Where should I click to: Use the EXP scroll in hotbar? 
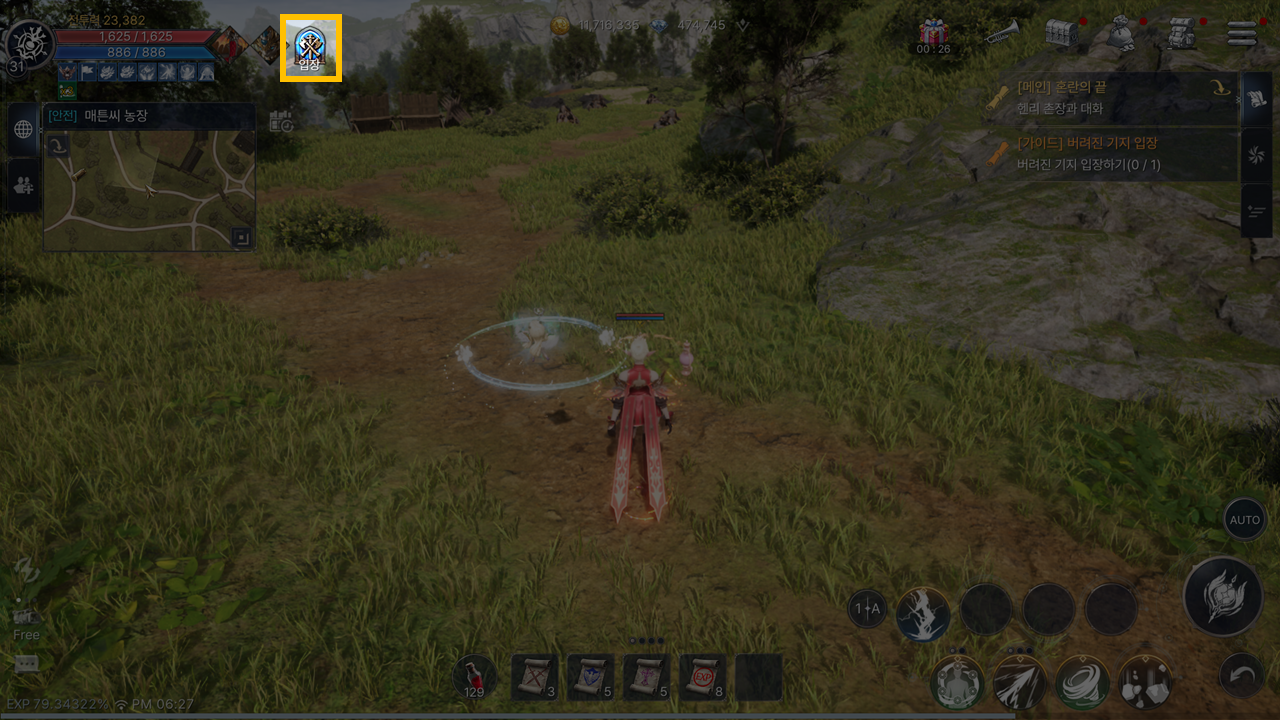(x=702, y=677)
